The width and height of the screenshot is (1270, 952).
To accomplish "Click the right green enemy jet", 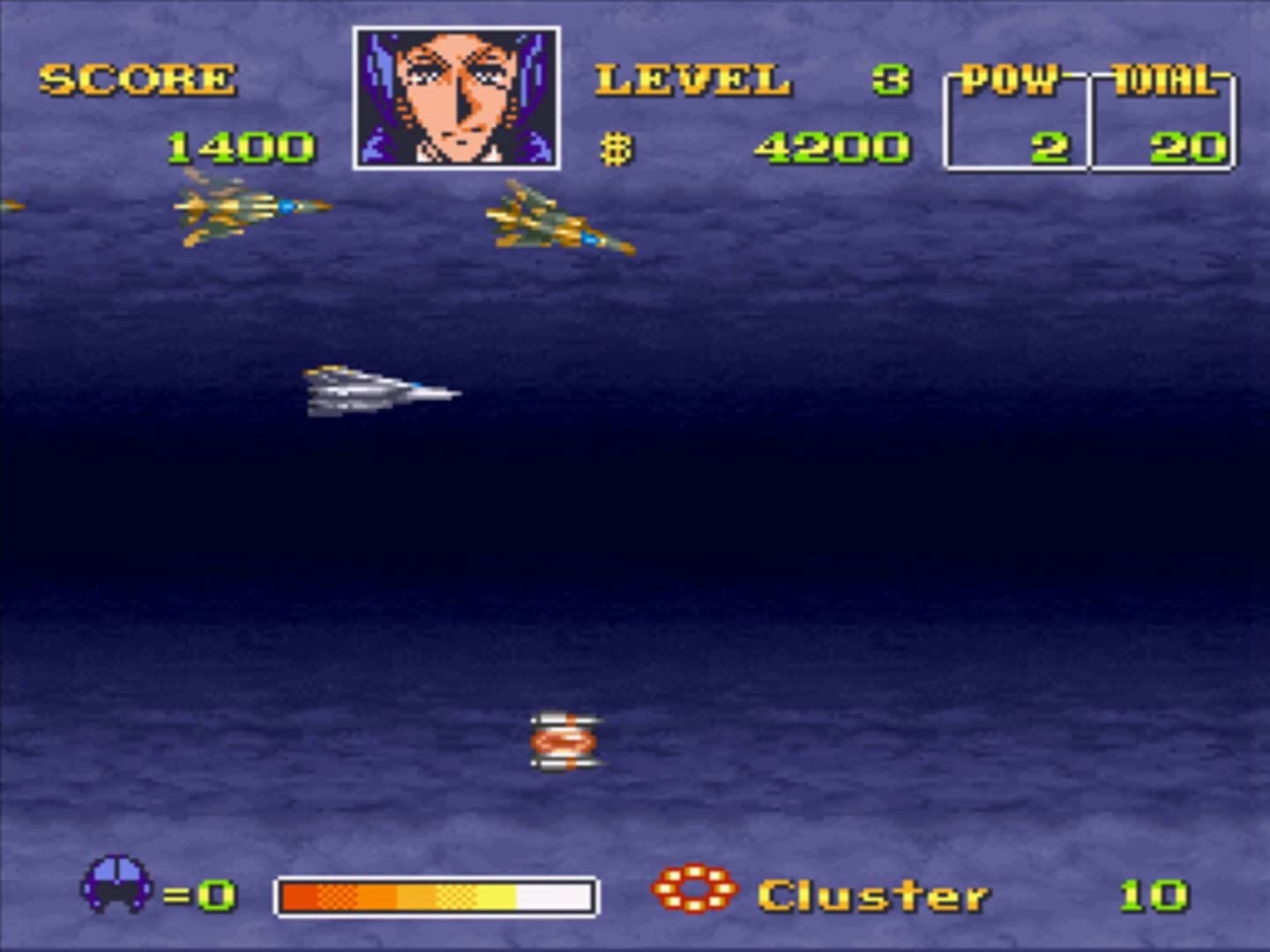I will pyautogui.click(x=556, y=220).
